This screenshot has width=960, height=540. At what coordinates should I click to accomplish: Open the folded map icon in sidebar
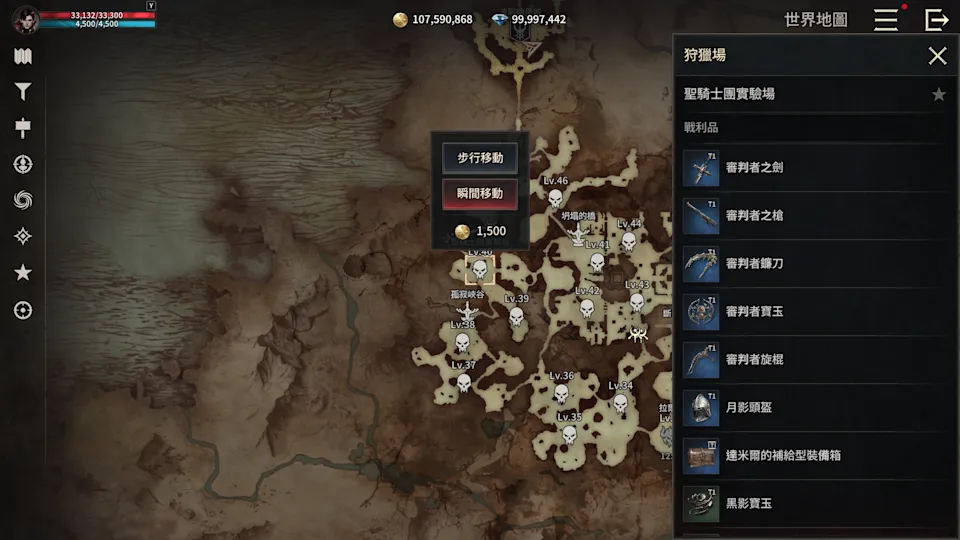point(23,56)
